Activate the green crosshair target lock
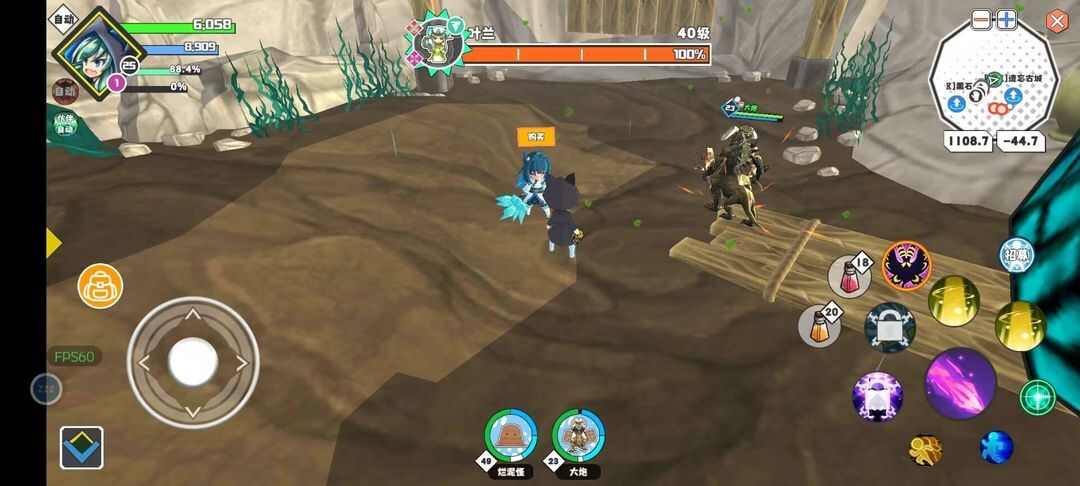Viewport: 1080px width, 486px height. 1037,398
